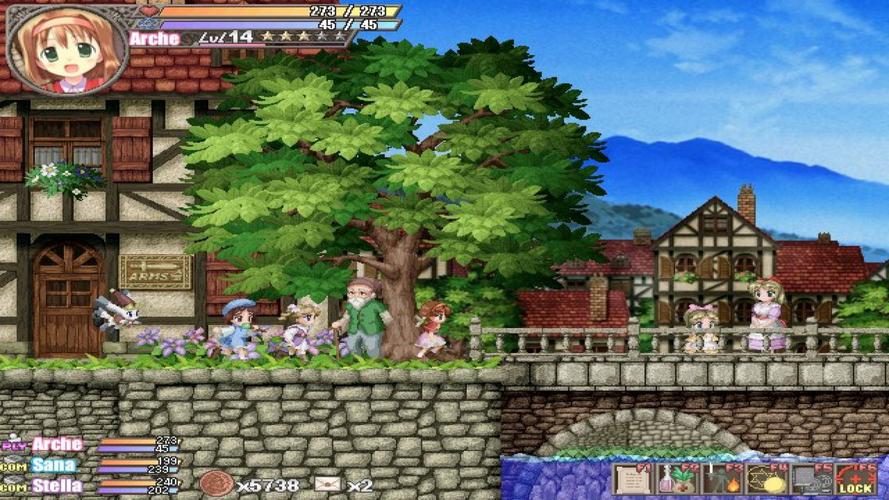Open the F5 monitor system menu
Viewport: 889px width, 500px height.
point(811,479)
